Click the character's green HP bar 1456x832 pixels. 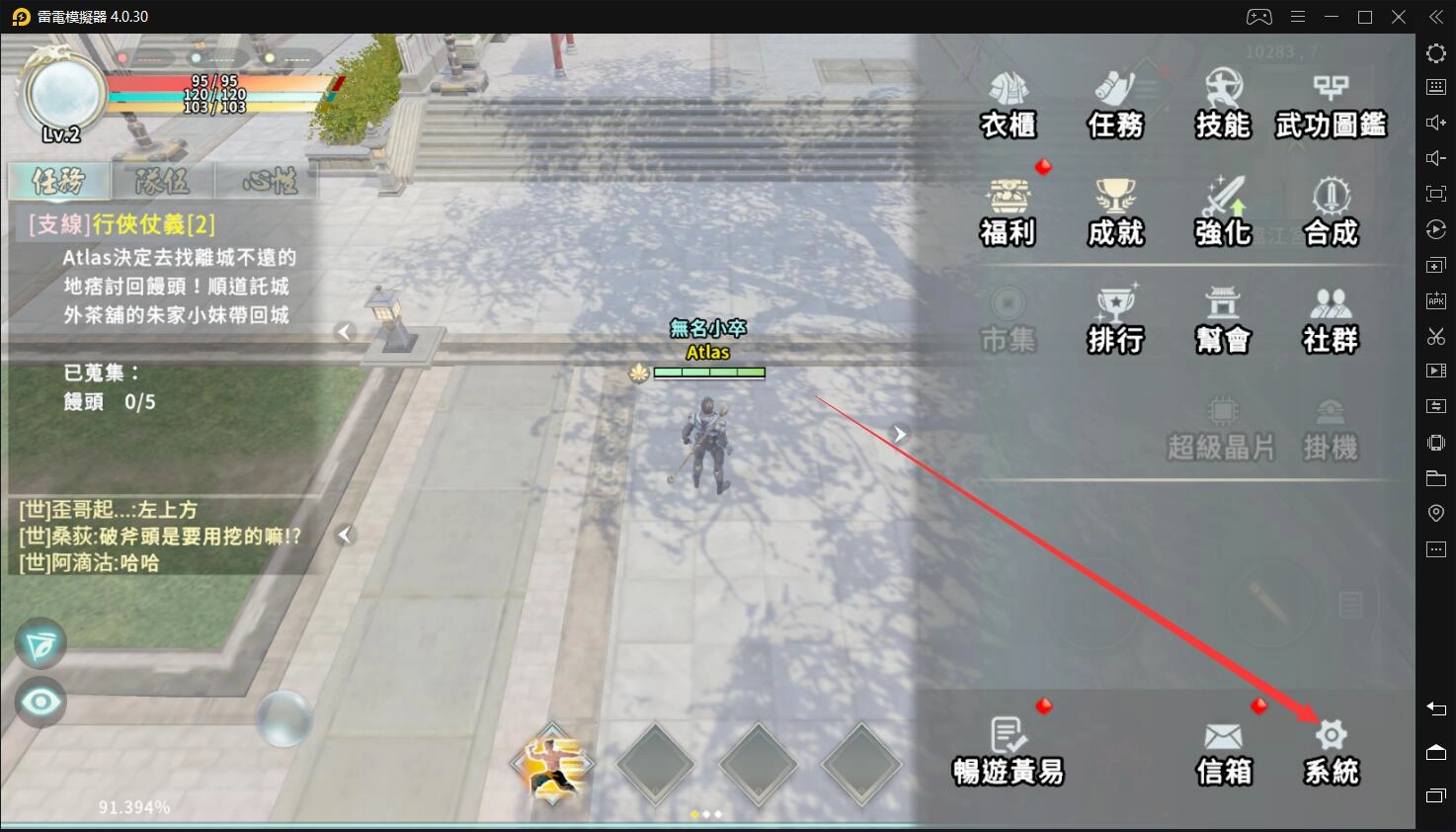[x=711, y=373]
